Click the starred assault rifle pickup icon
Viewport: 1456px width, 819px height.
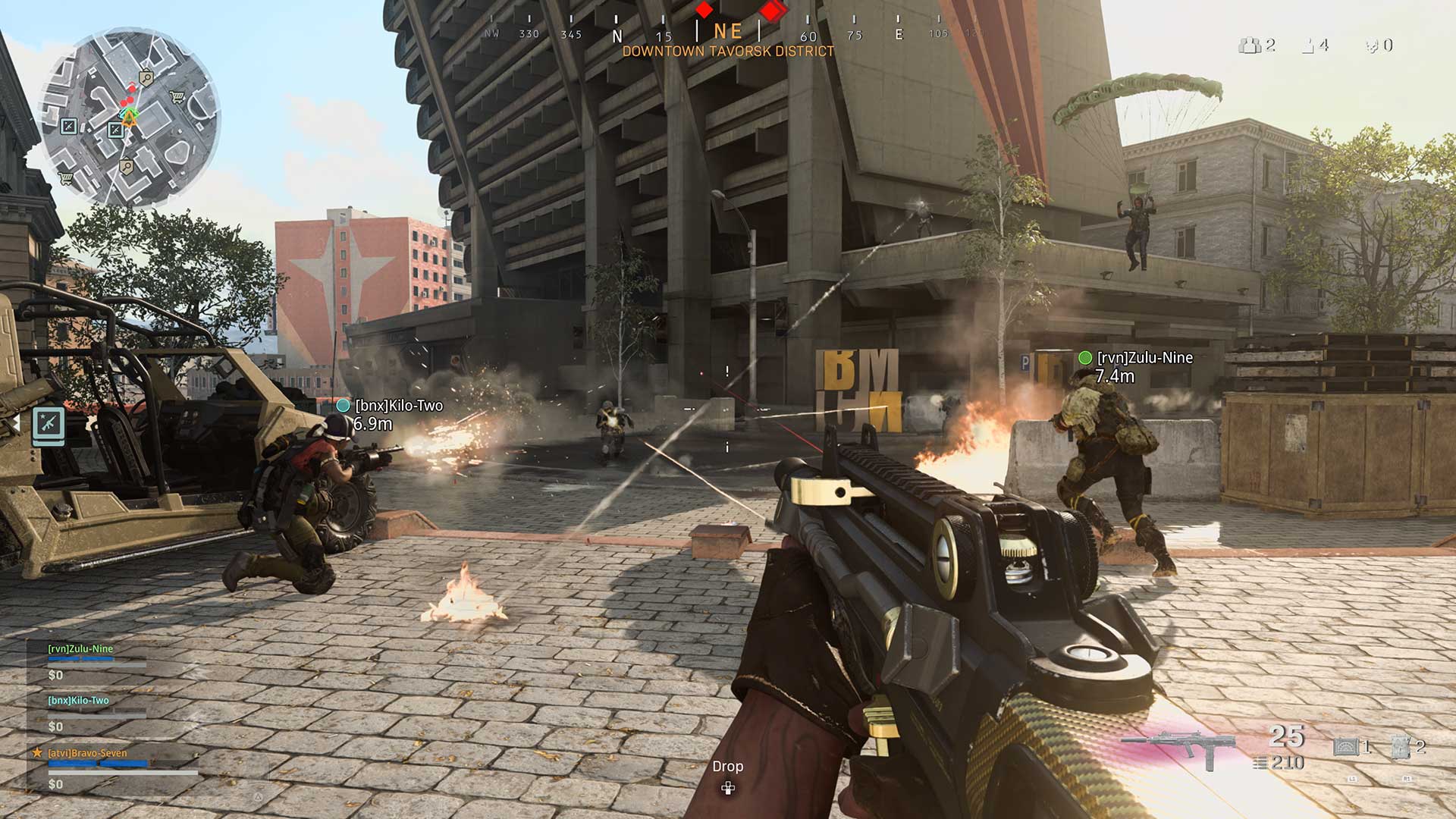point(49,425)
